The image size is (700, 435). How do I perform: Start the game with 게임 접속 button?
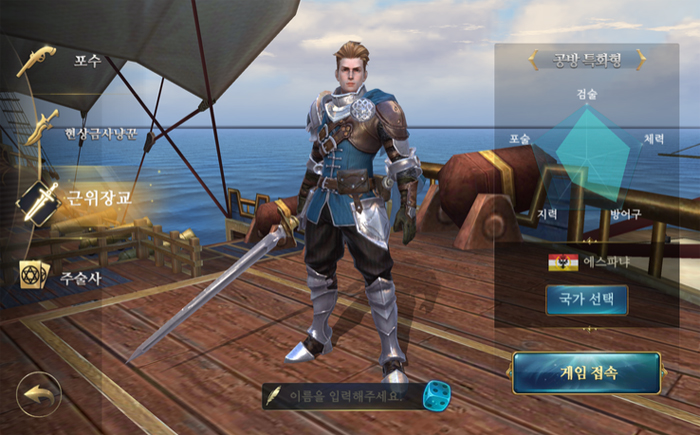pos(587,373)
